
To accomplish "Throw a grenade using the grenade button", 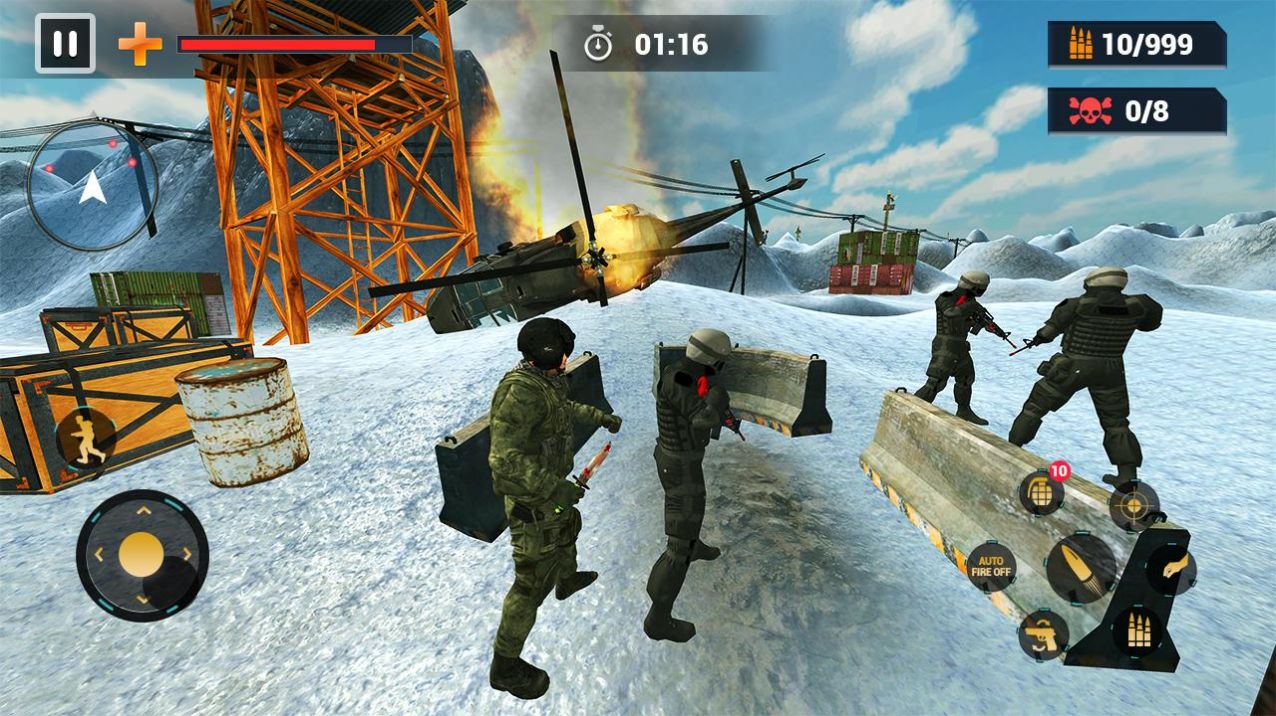I will click(1041, 492).
